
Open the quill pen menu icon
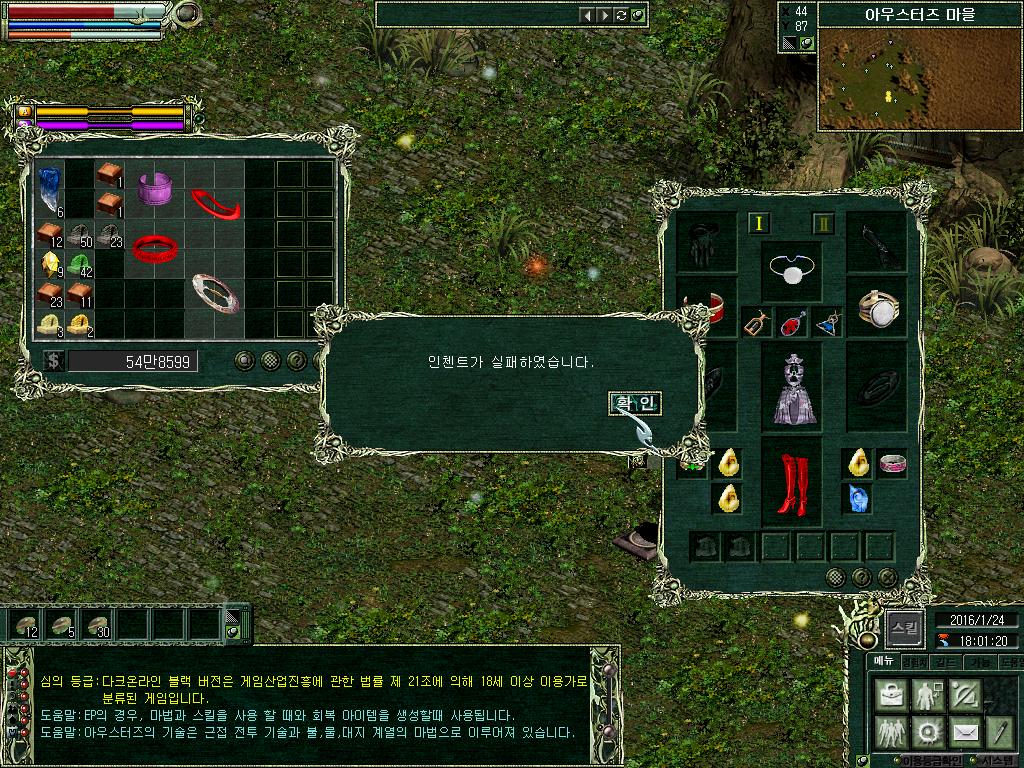click(1000, 732)
